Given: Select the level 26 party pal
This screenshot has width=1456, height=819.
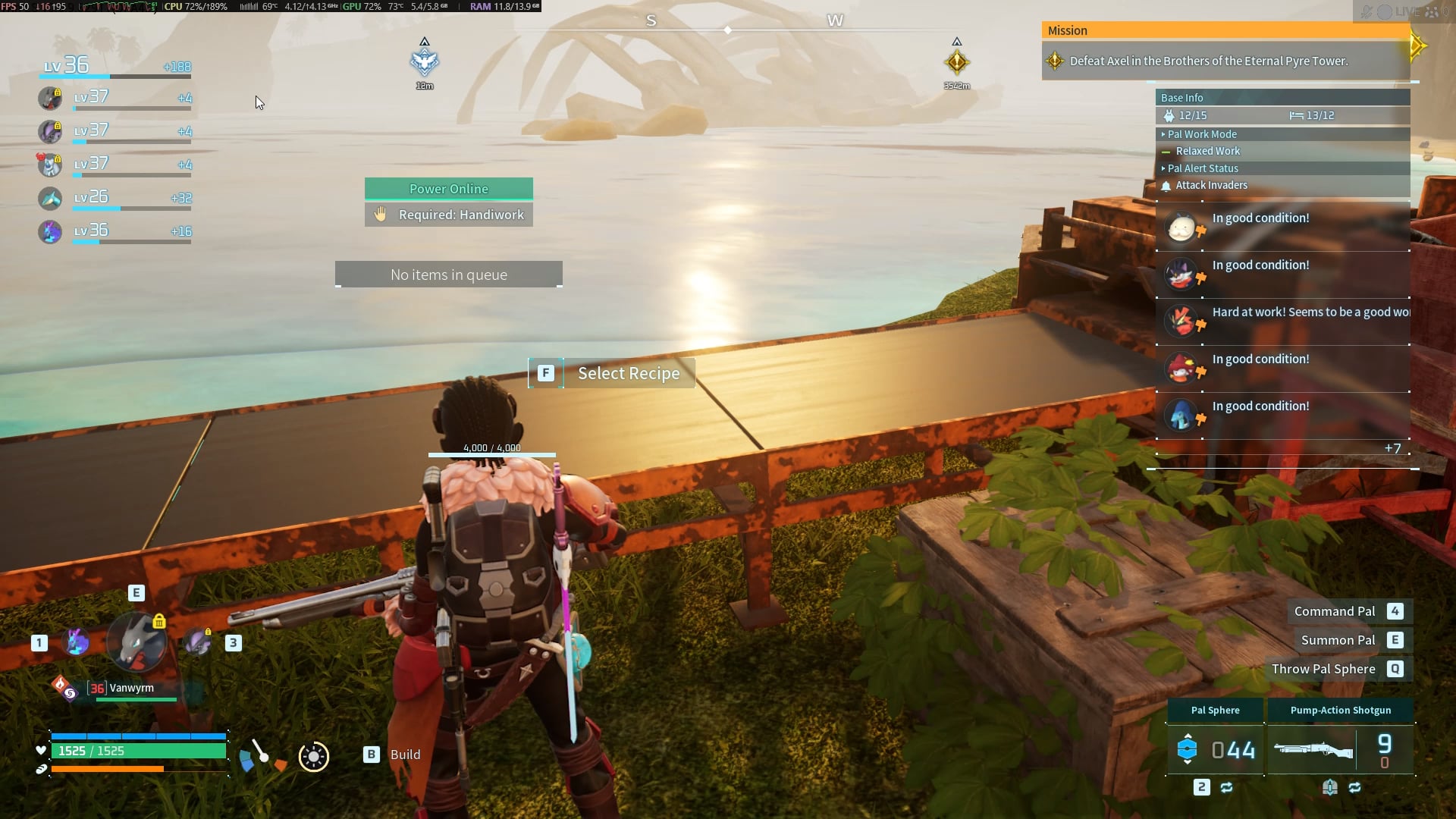Looking at the screenshot, I should click(x=115, y=198).
